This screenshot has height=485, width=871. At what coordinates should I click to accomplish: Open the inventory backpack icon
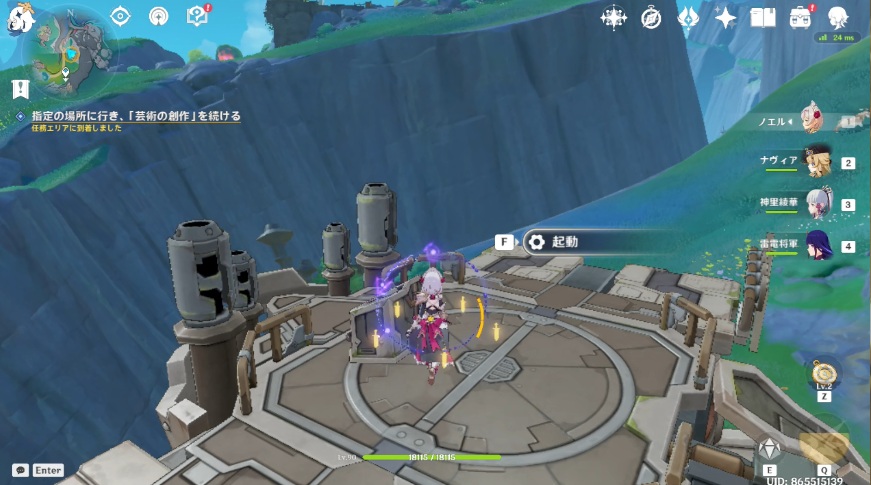pos(800,17)
